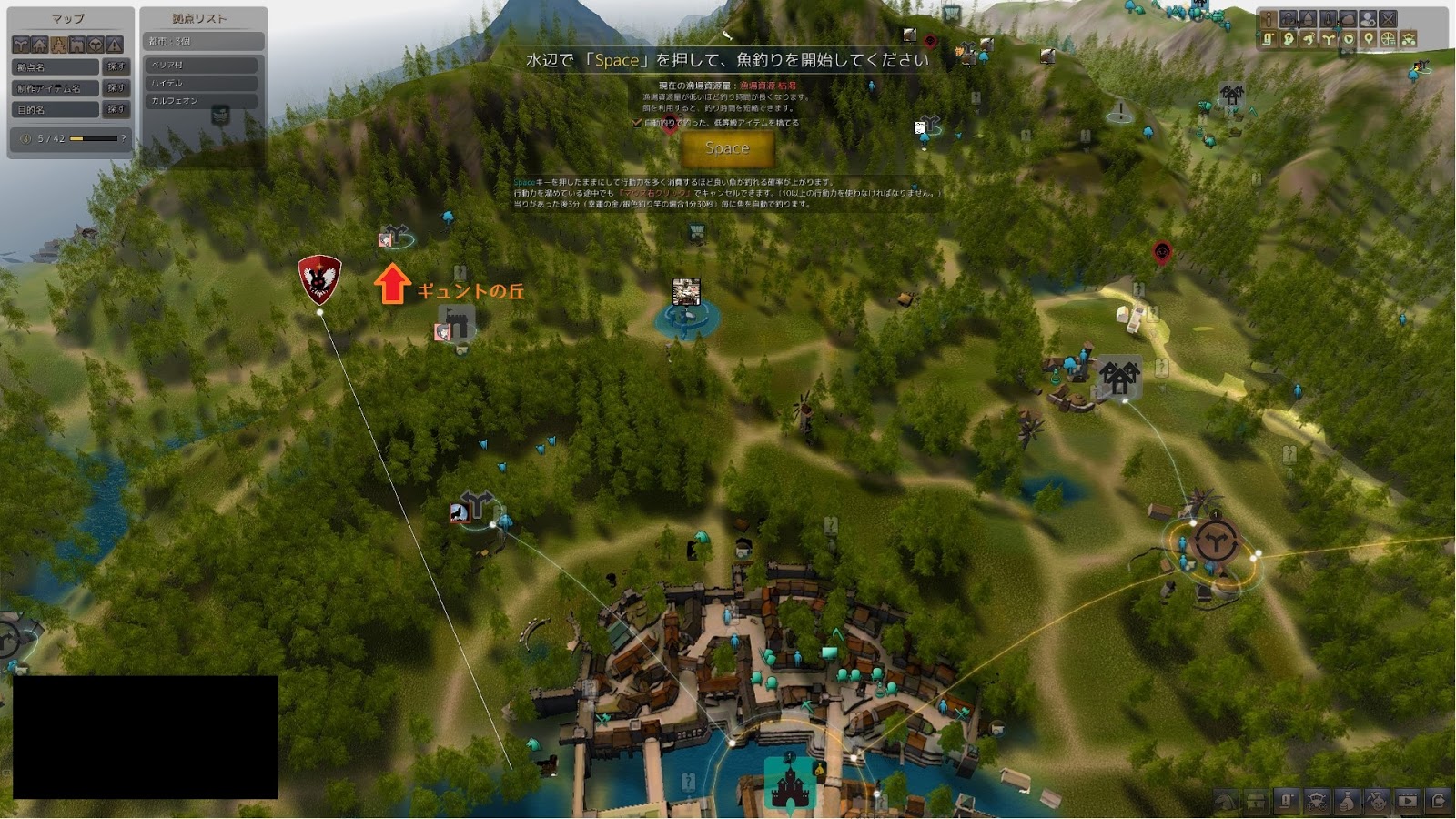Open the money bag menu icon

coord(1347,802)
